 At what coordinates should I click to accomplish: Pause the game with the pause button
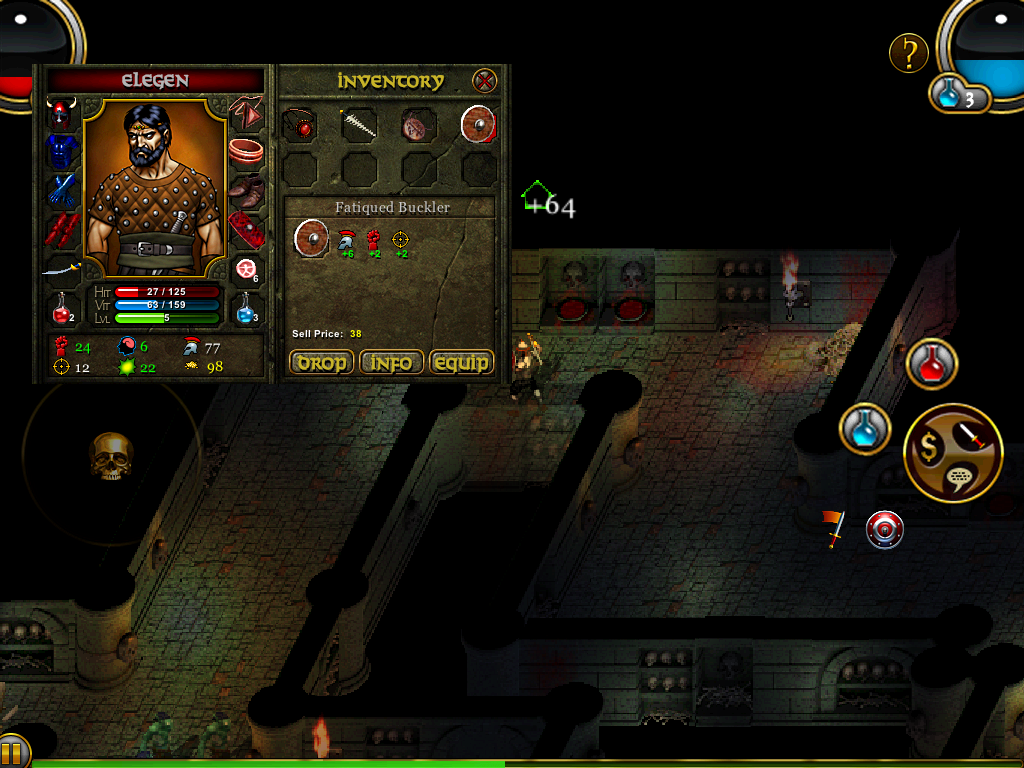[x=13, y=751]
